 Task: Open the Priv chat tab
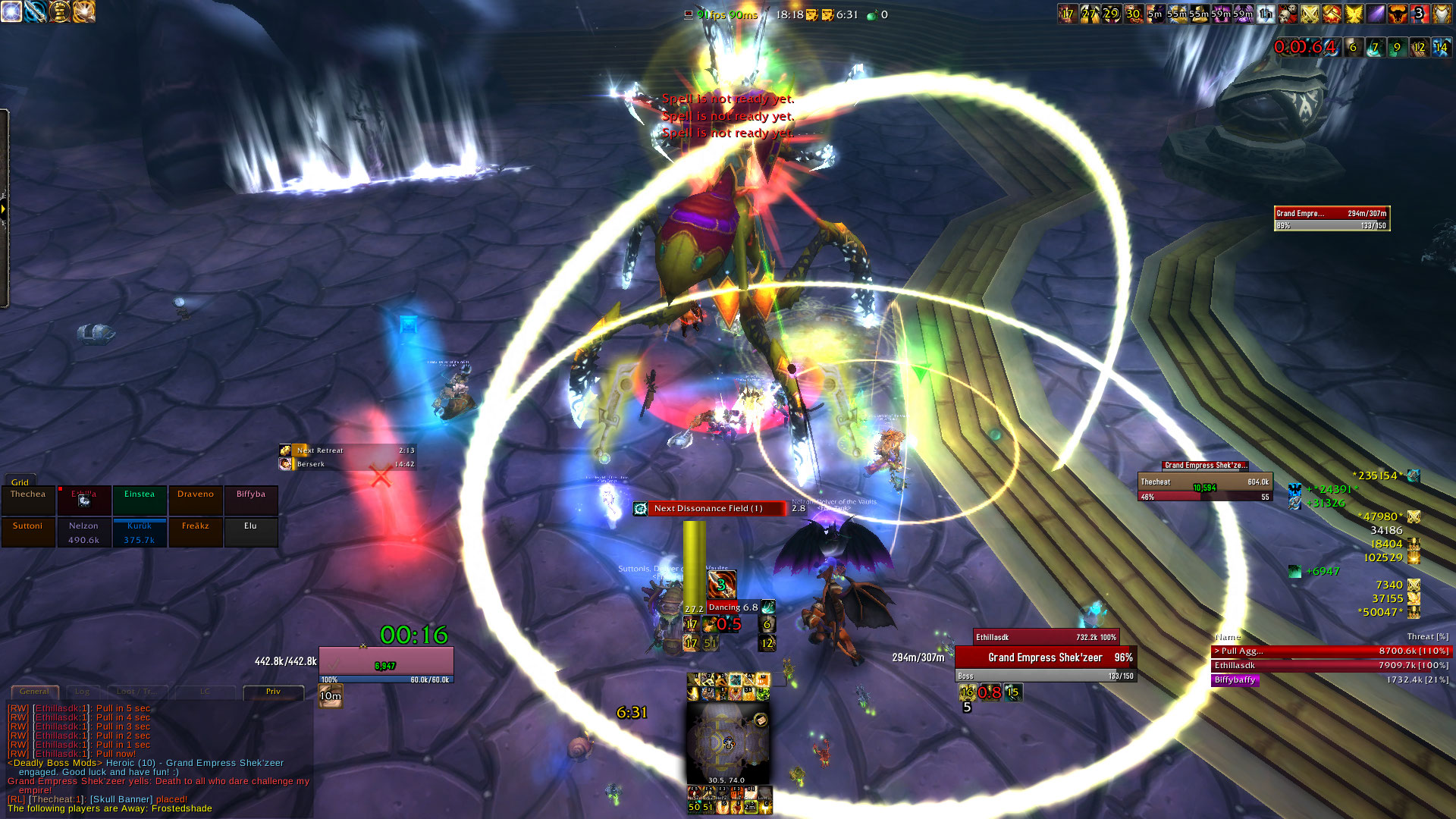(273, 692)
